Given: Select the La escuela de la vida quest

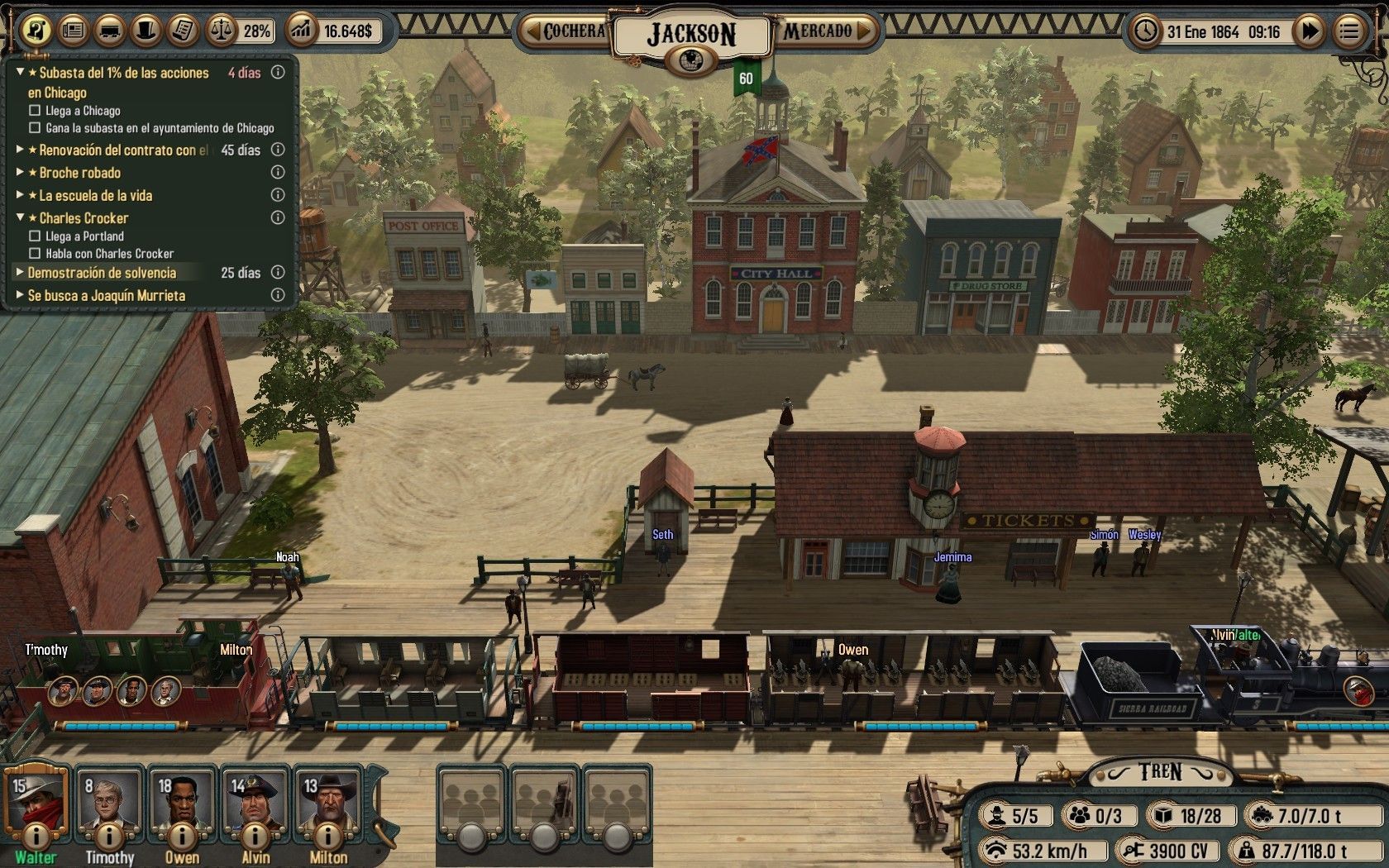Looking at the screenshot, I should coord(95,196).
